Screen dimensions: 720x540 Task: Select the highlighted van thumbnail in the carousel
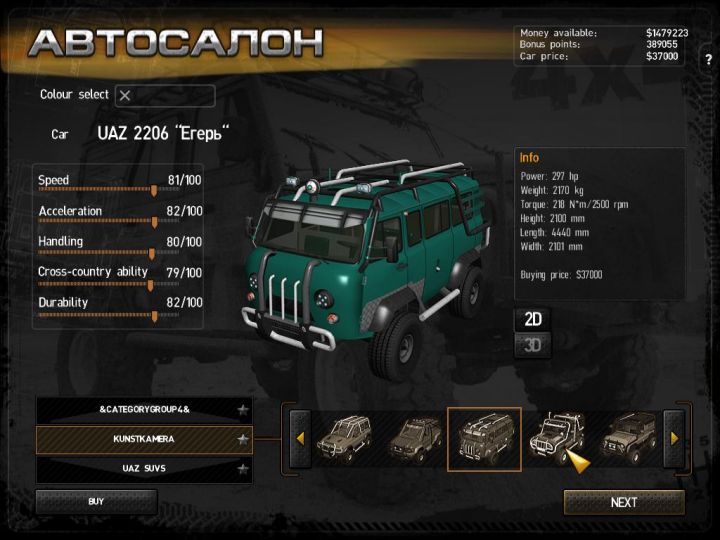484,438
